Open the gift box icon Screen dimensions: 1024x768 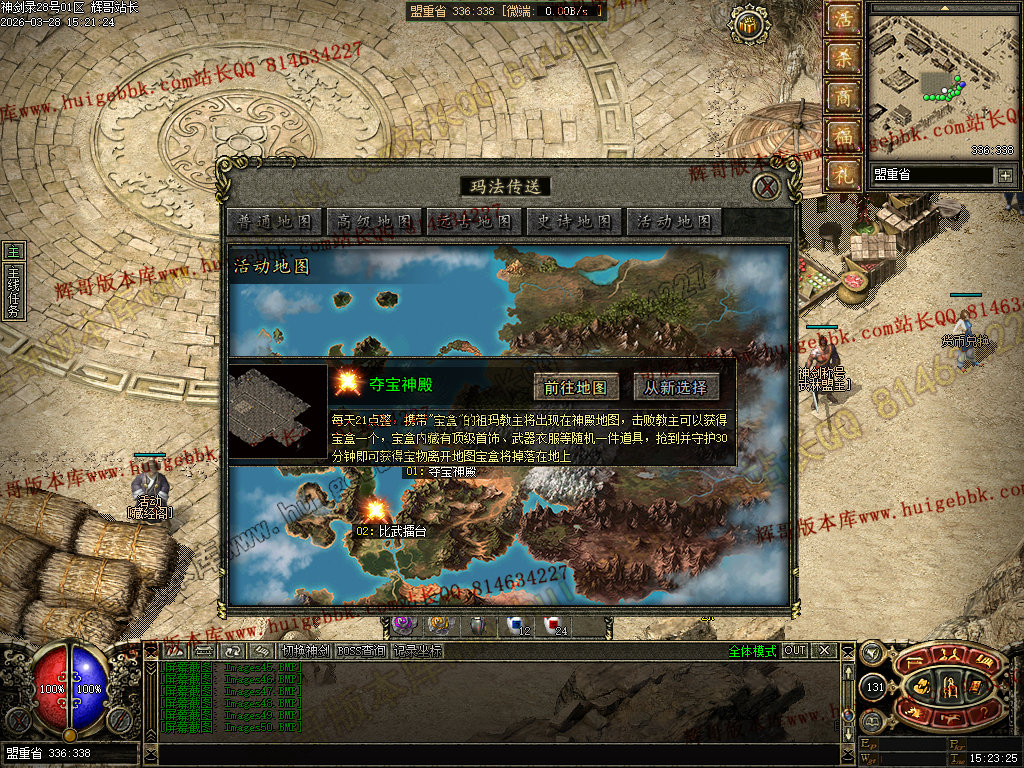pos(748,25)
